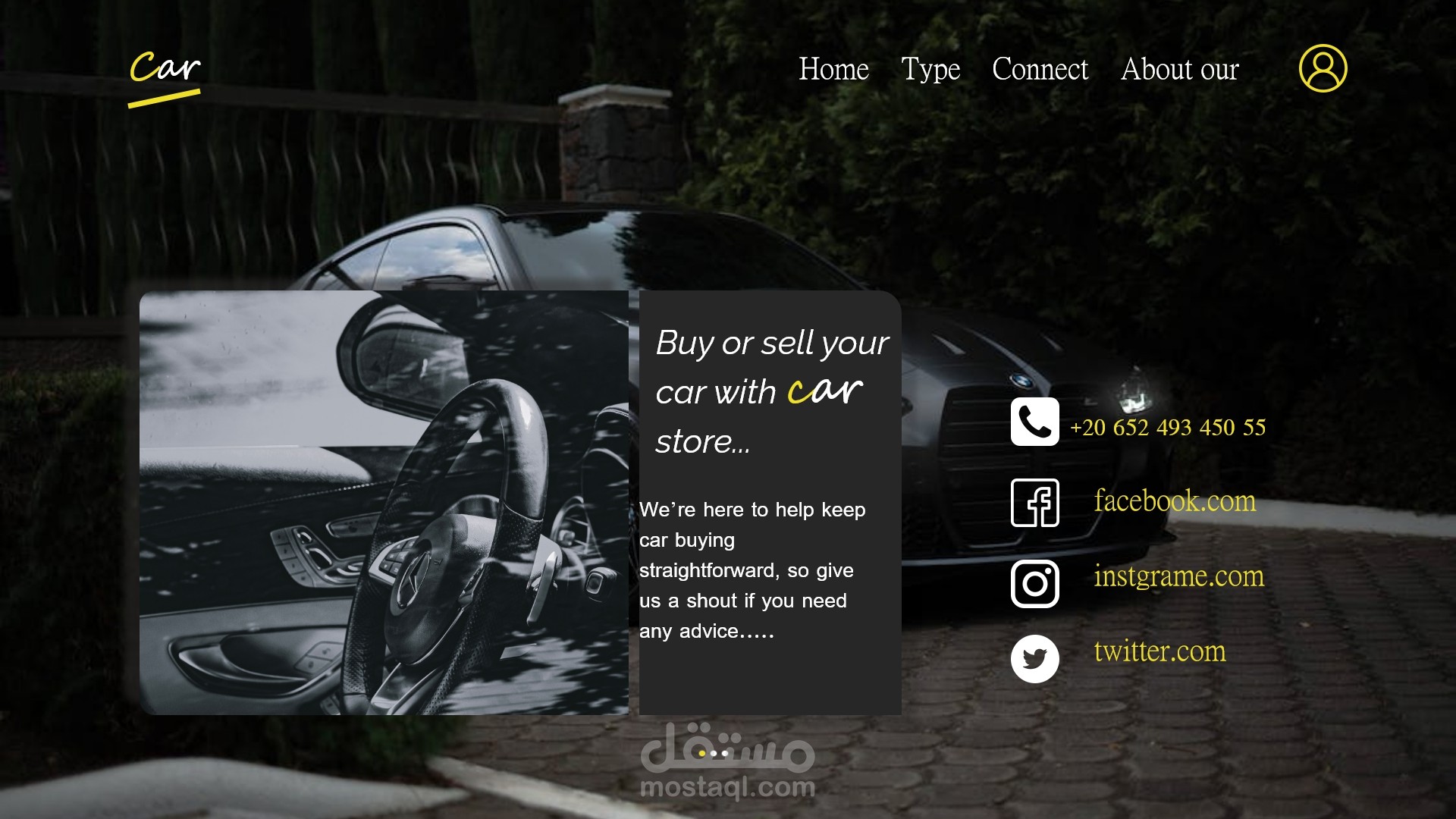Open the Instagram camera icon
Image resolution: width=1456 pixels, height=819 pixels.
click(x=1034, y=584)
